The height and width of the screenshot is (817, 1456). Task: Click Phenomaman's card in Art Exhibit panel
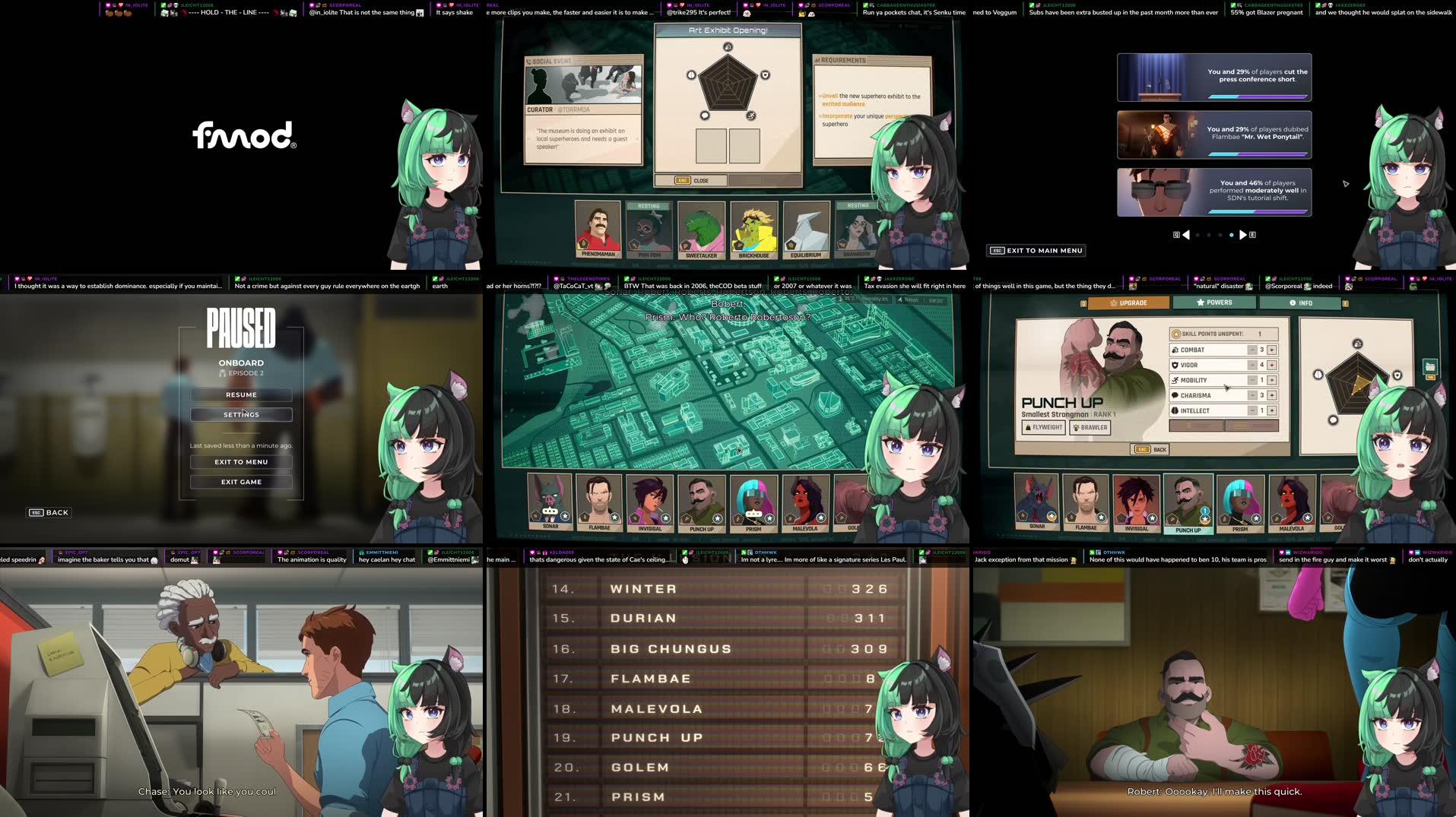point(597,228)
